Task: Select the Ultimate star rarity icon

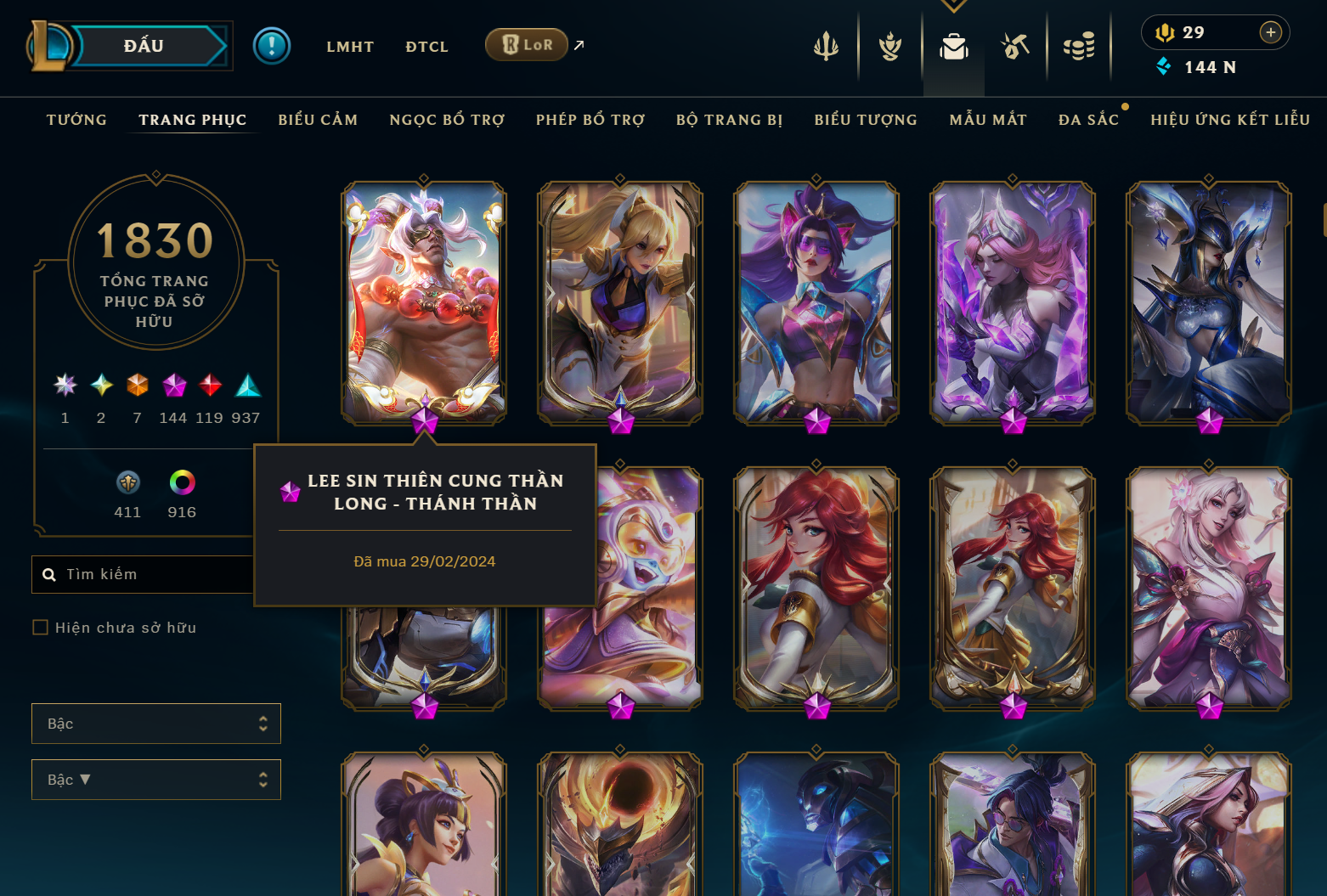Action: pyautogui.click(x=65, y=386)
